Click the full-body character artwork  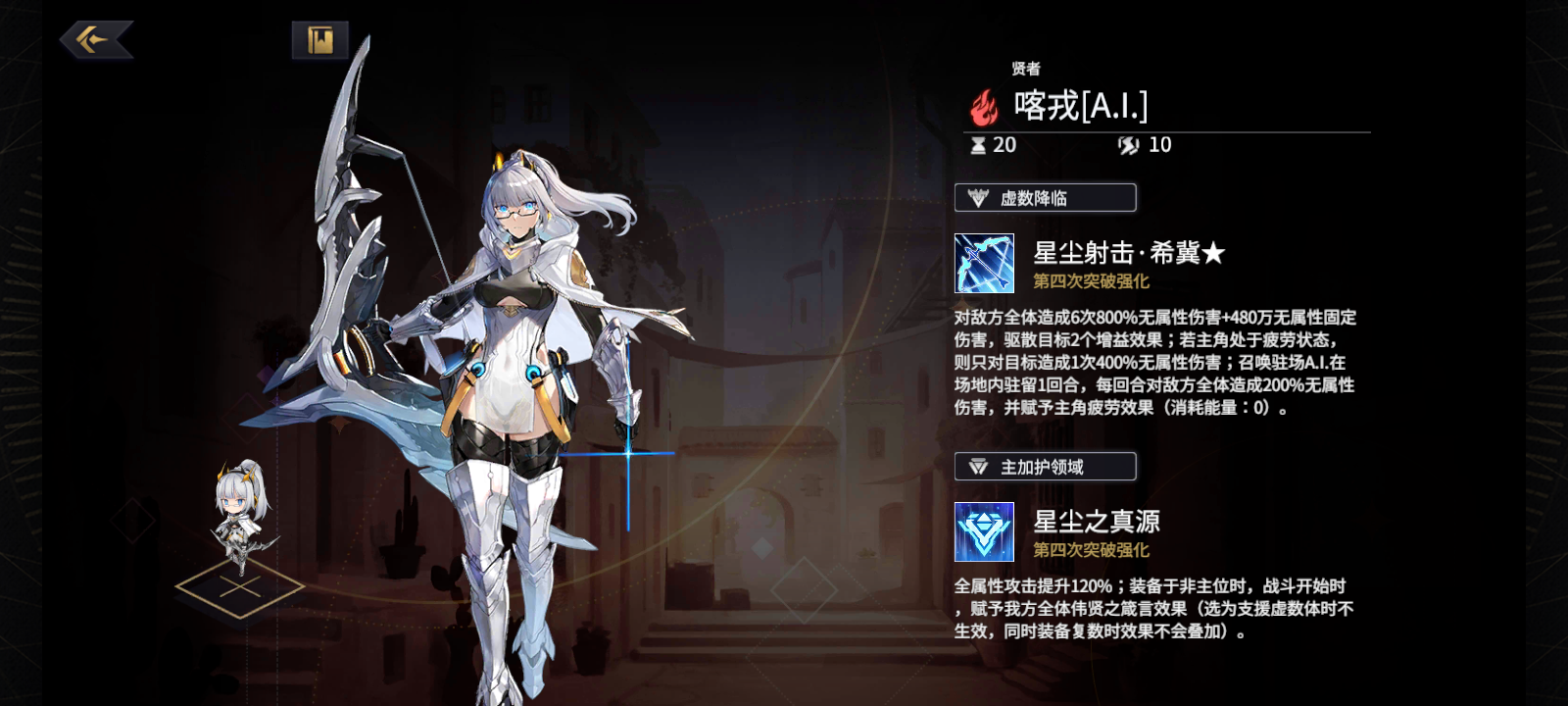pos(510,392)
